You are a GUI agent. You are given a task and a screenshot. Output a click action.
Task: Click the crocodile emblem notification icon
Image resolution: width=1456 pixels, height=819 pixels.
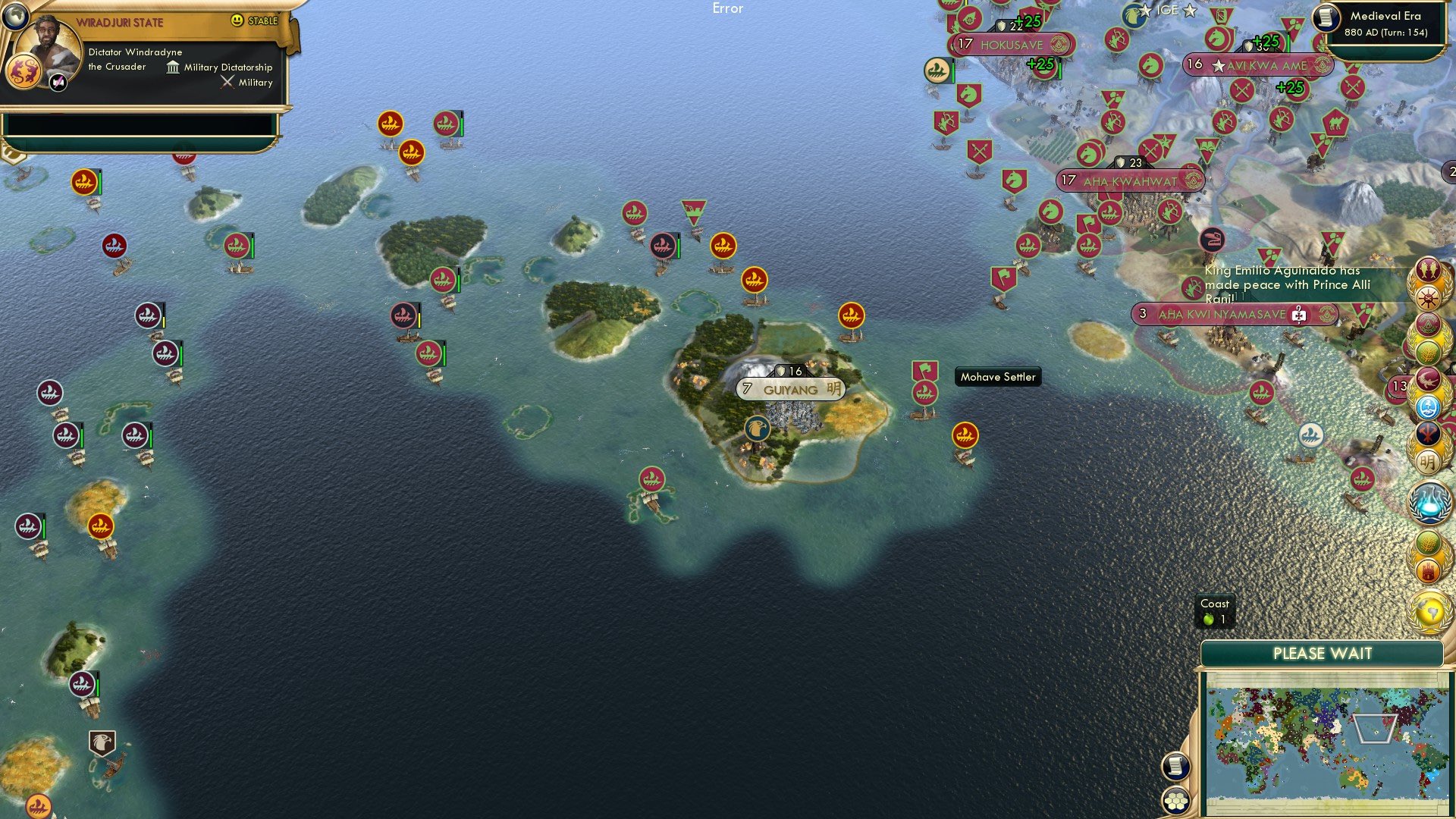1430,379
